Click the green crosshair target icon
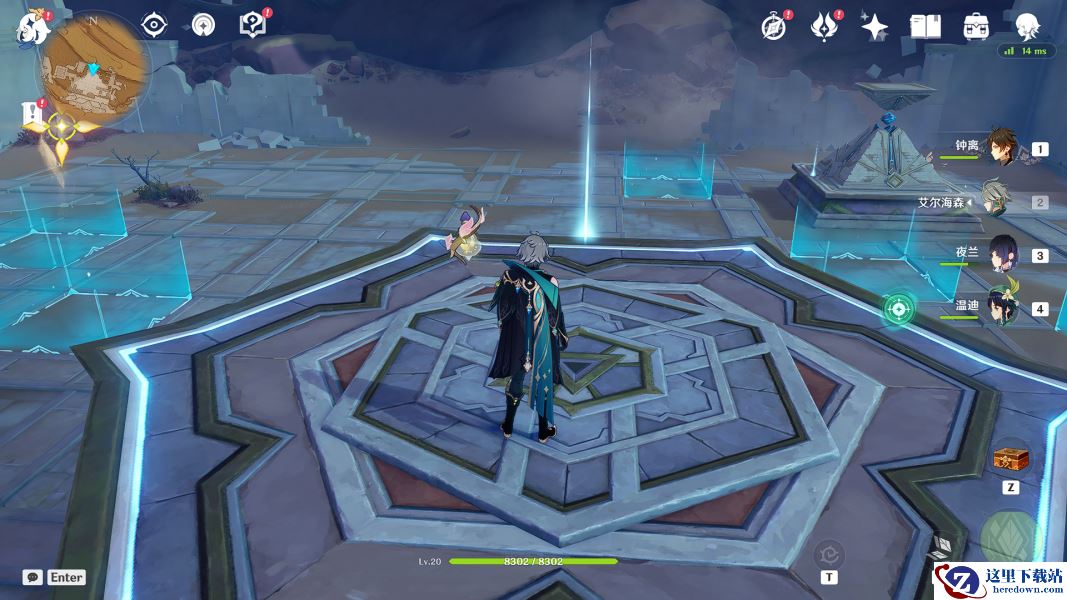Viewport: 1067px width, 600px height. tap(899, 309)
